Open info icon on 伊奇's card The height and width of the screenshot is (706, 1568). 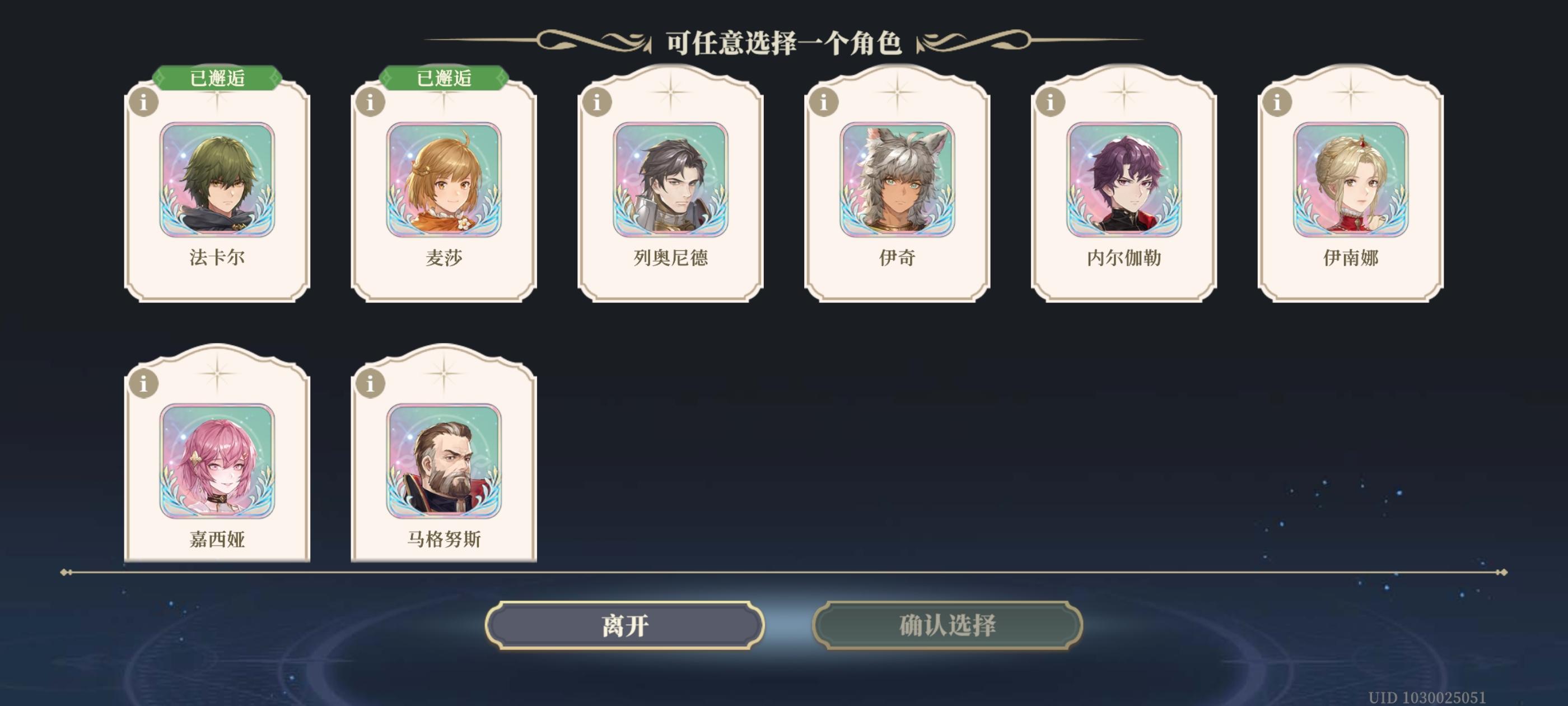click(x=823, y=104)
